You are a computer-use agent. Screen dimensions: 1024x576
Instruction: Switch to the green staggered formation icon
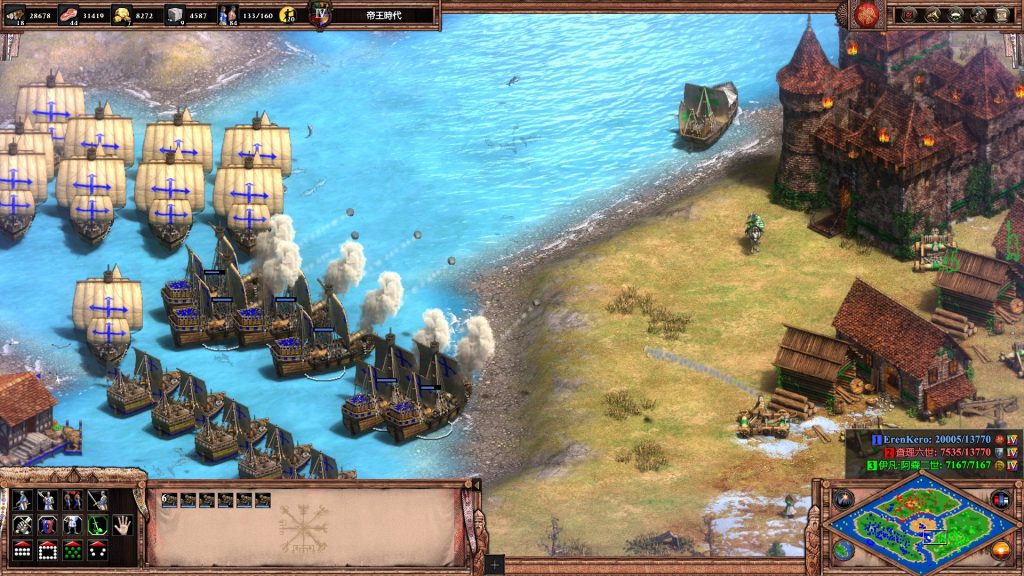pos(71,549)
